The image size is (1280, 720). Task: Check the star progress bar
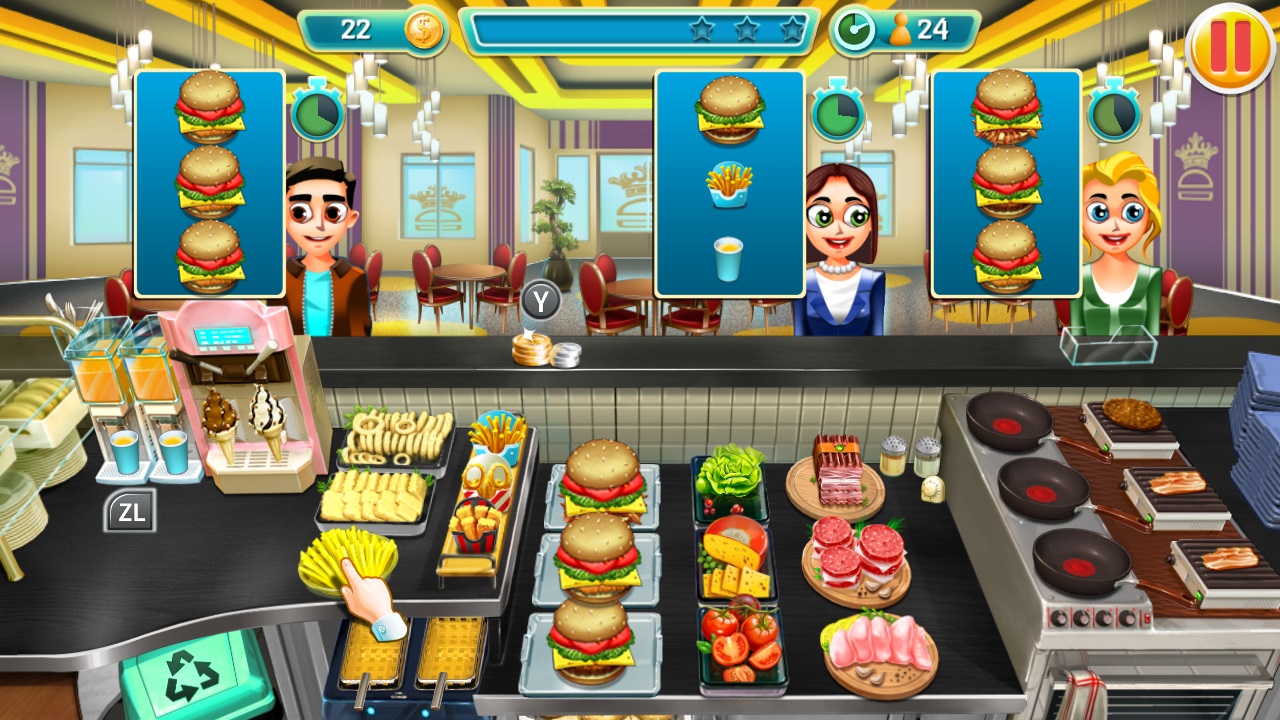(640, 30)
